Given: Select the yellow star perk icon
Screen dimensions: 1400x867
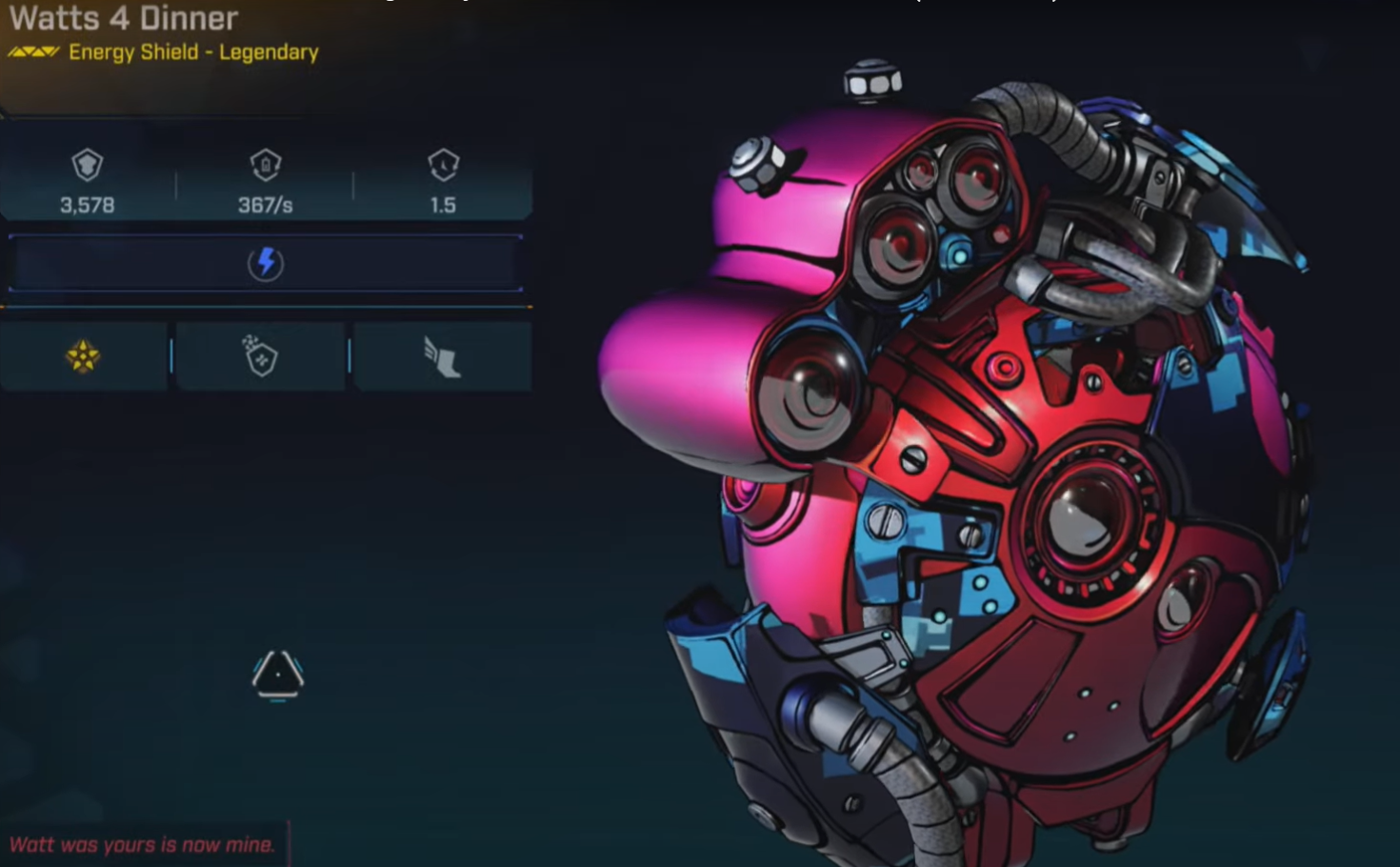Looking at the screenshot, I should click(83, 356).
